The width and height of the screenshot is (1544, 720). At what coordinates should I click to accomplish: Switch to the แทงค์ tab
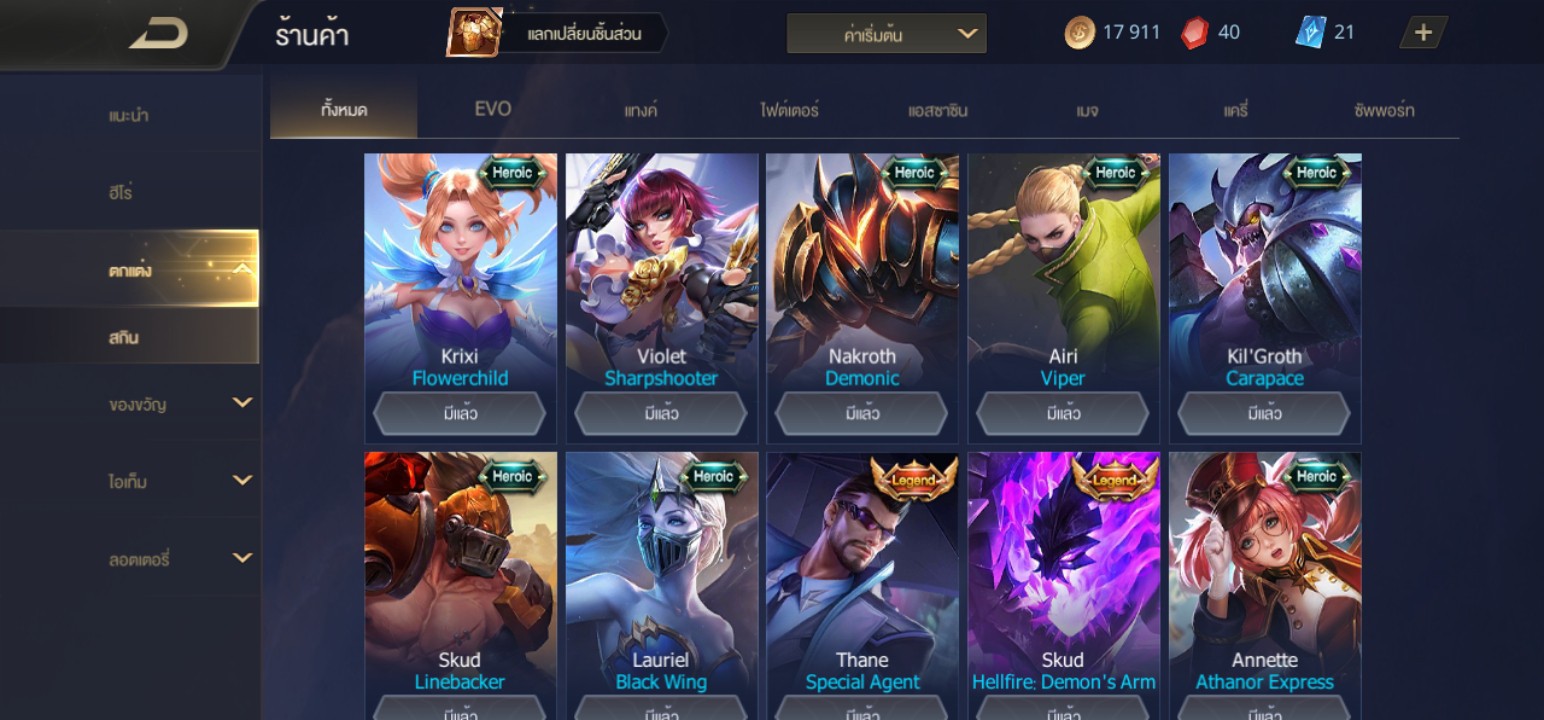click(640, 110)
